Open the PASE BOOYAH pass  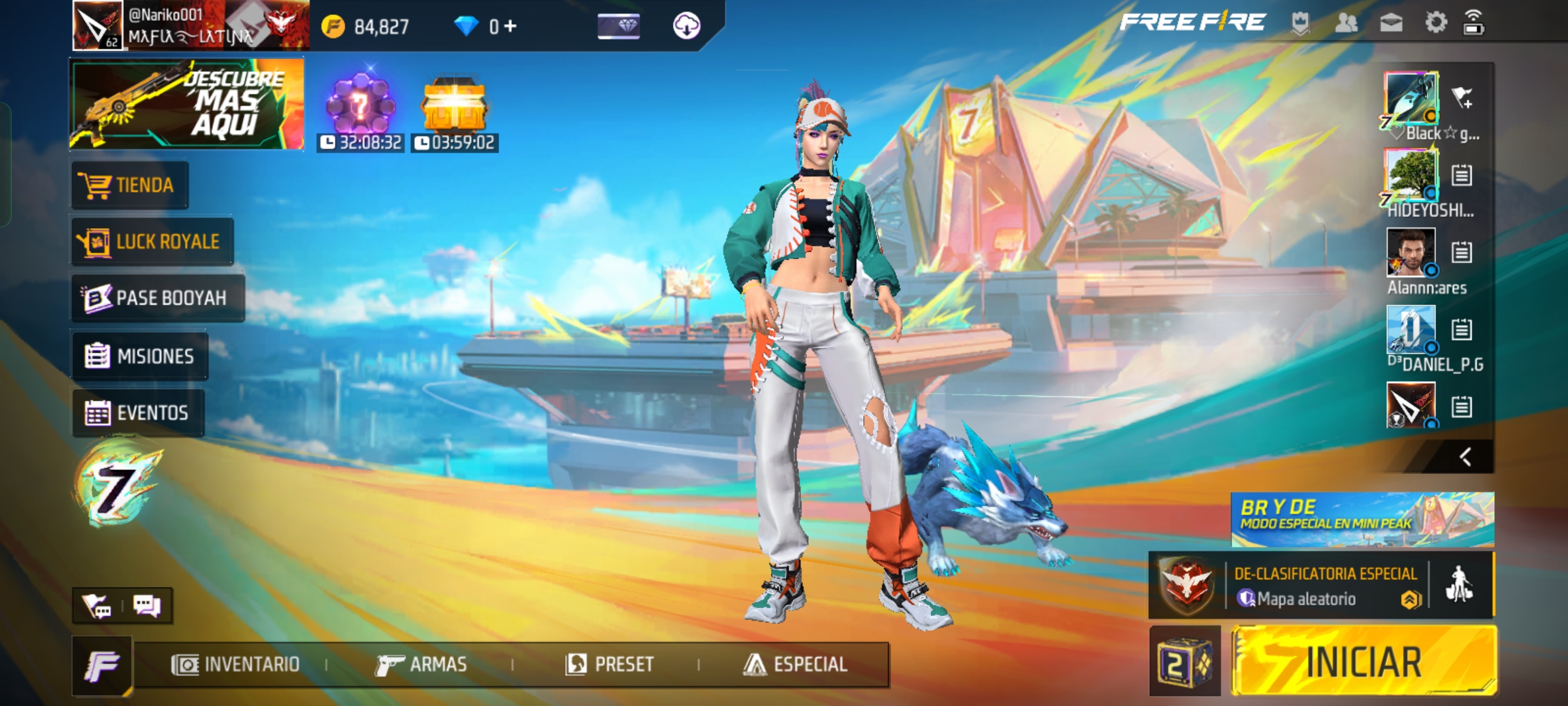pyautogui.click(x=157, y=298)
